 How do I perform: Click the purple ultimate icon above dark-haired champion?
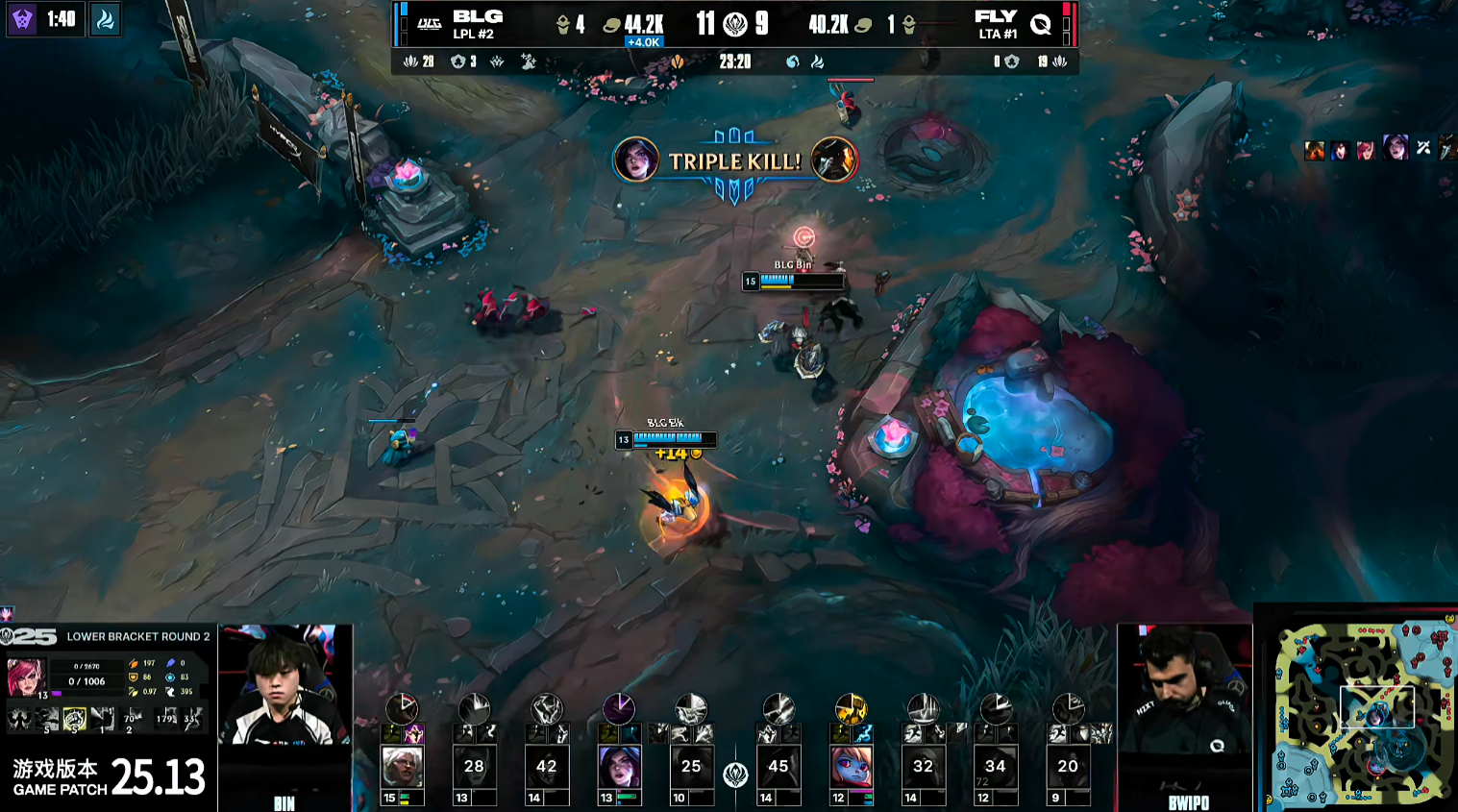619,709
